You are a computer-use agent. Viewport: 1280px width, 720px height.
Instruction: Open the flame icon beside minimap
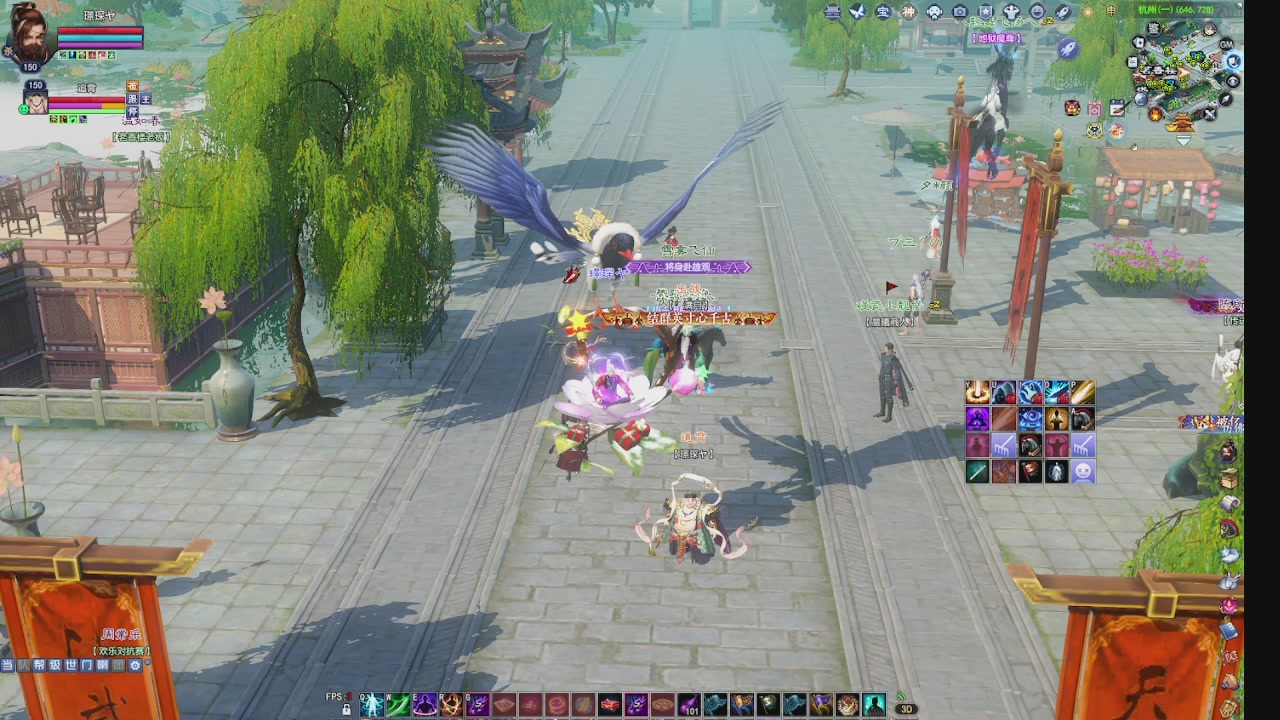(1156, 114)
